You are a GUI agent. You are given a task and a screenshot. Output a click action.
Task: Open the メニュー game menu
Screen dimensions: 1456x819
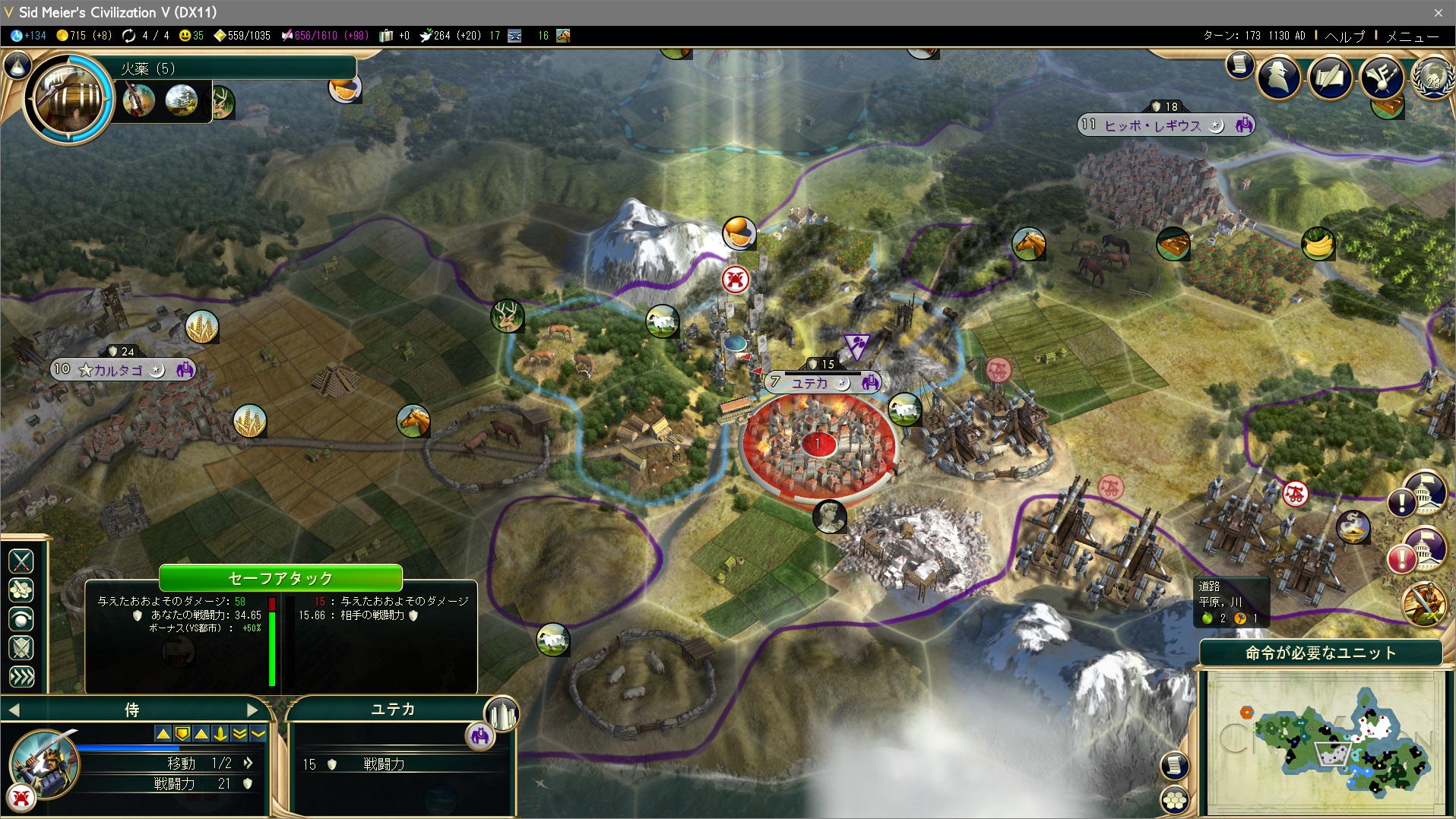[1412, 36]
